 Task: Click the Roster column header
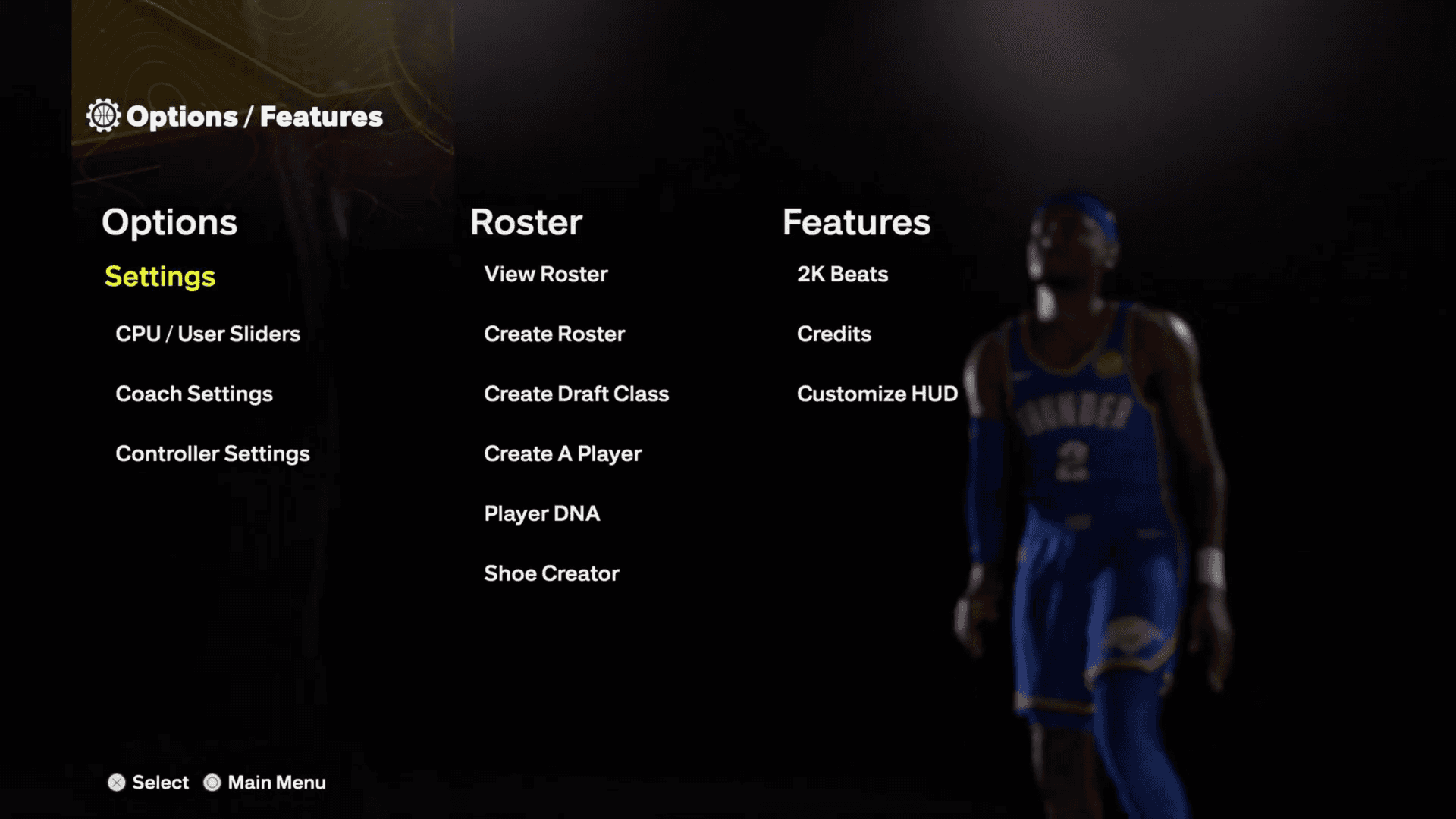[526, 222]
